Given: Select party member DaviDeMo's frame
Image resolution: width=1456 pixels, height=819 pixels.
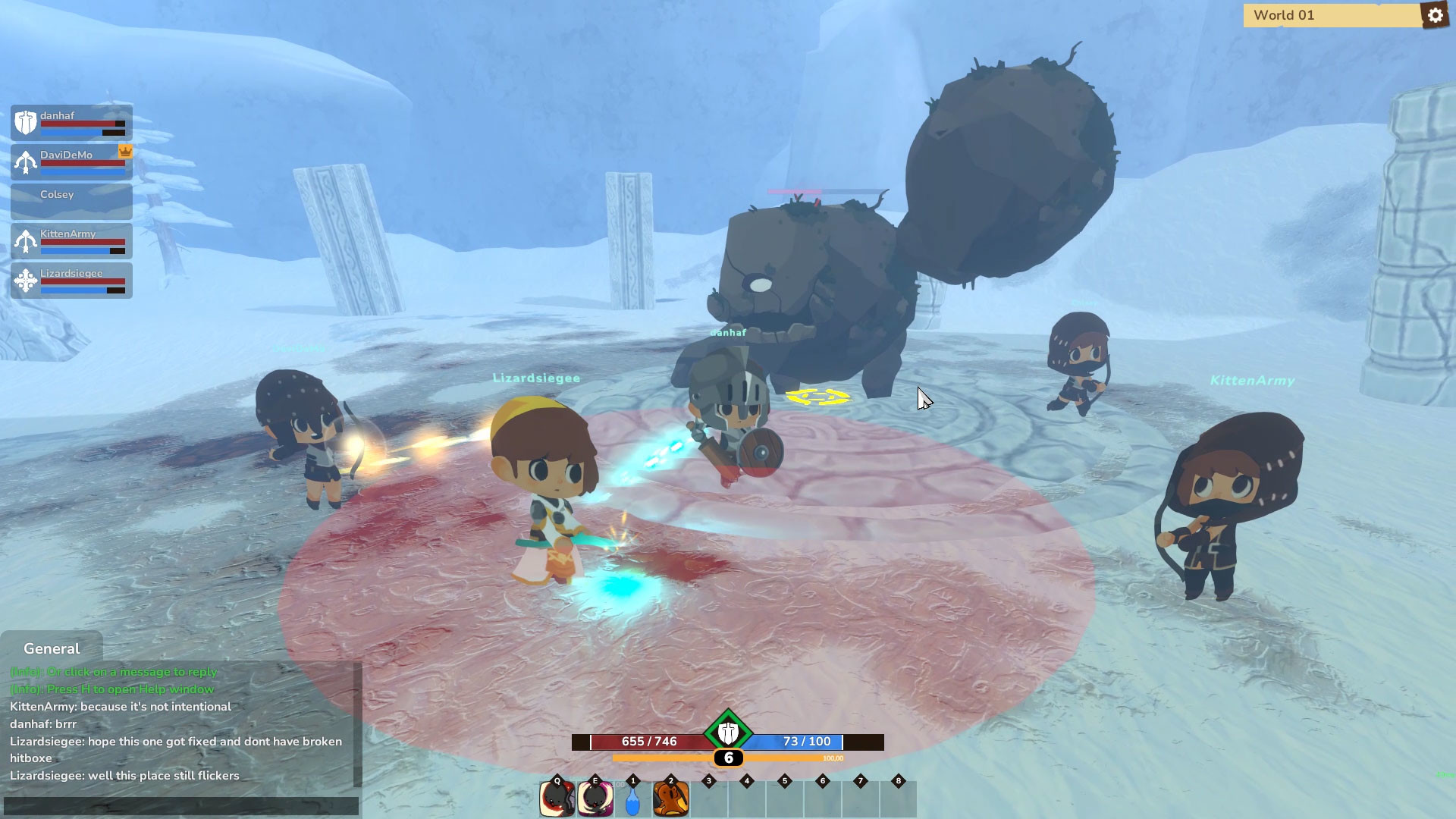Looking at the screenshot, I should [x=72, y=162].
